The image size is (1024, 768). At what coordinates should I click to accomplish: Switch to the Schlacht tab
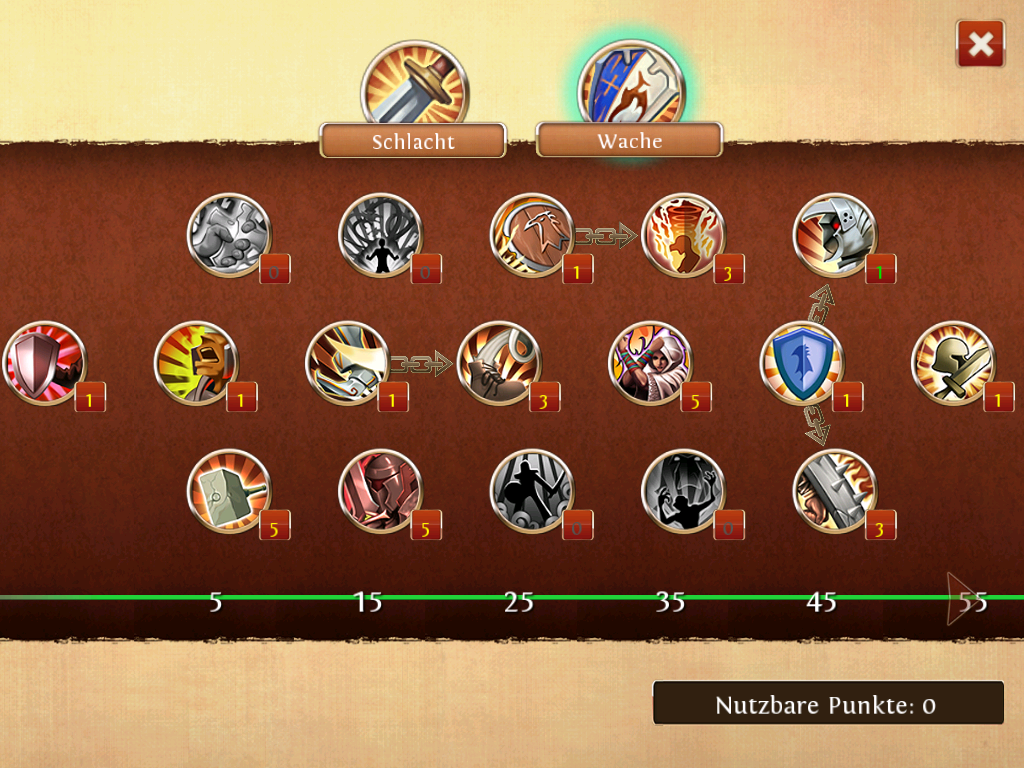(413, 140)
